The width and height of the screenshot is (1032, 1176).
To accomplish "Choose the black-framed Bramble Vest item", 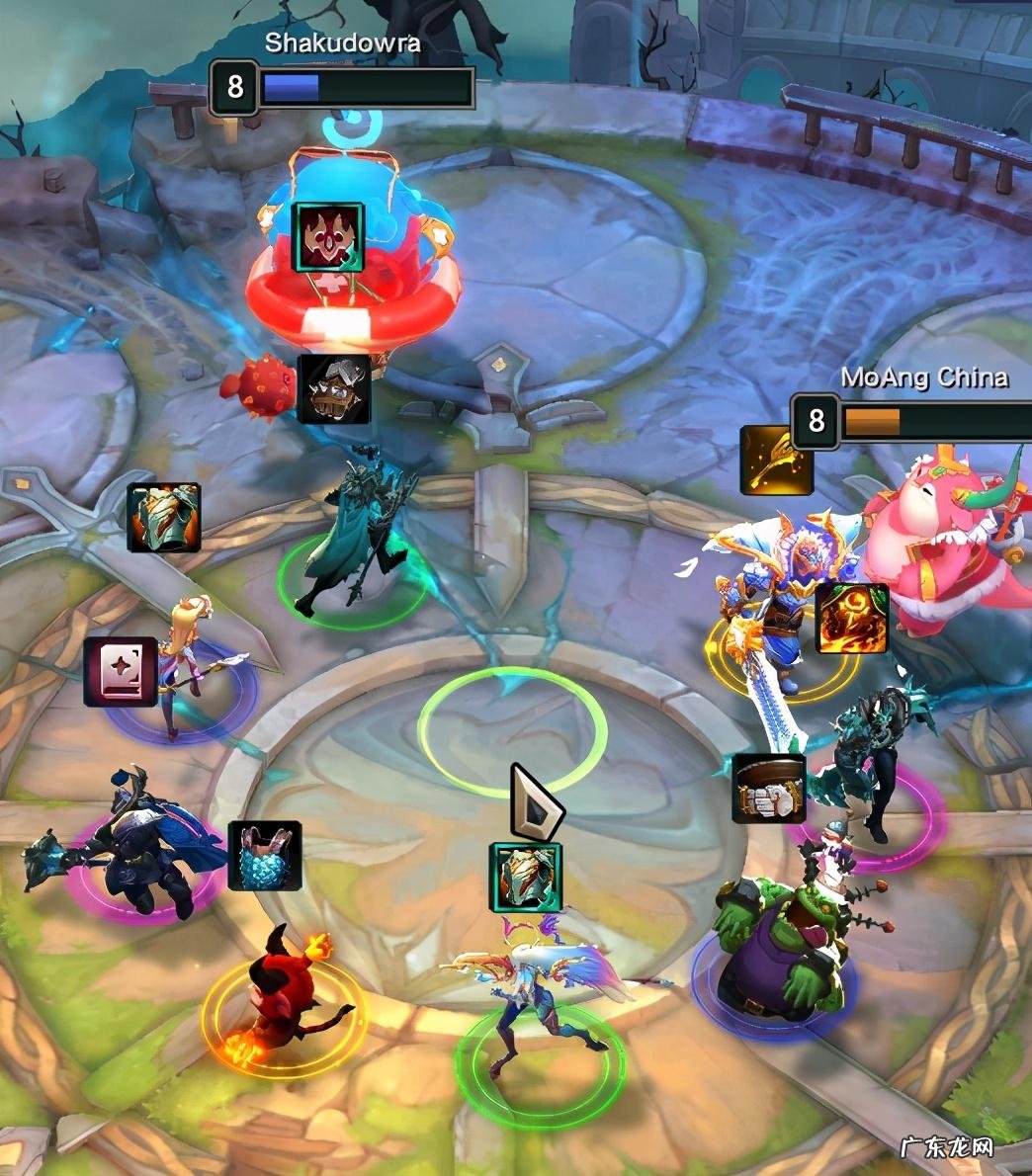I will coord(164,517).
